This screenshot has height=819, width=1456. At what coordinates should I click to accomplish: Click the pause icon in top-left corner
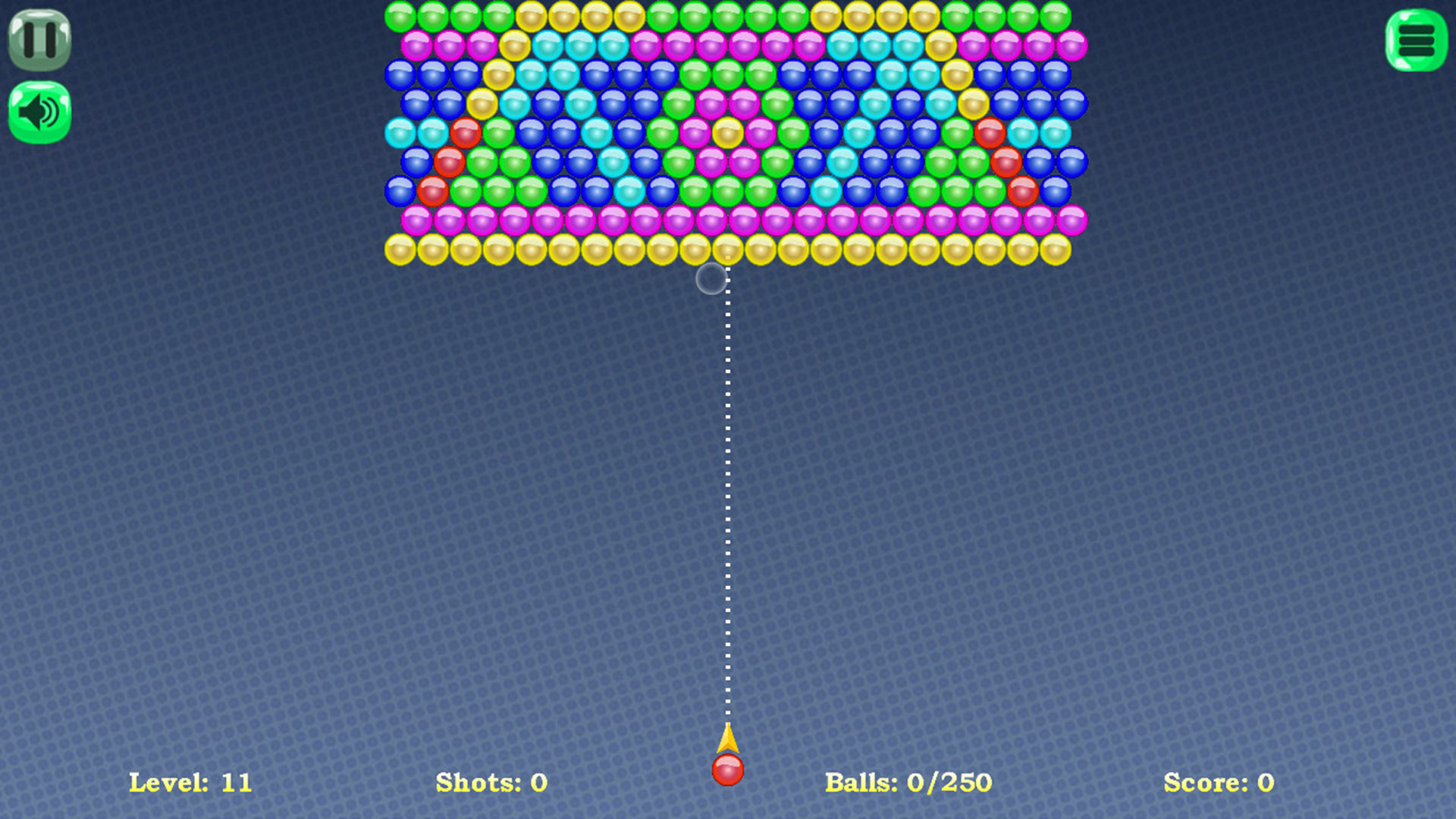point(39,39)
